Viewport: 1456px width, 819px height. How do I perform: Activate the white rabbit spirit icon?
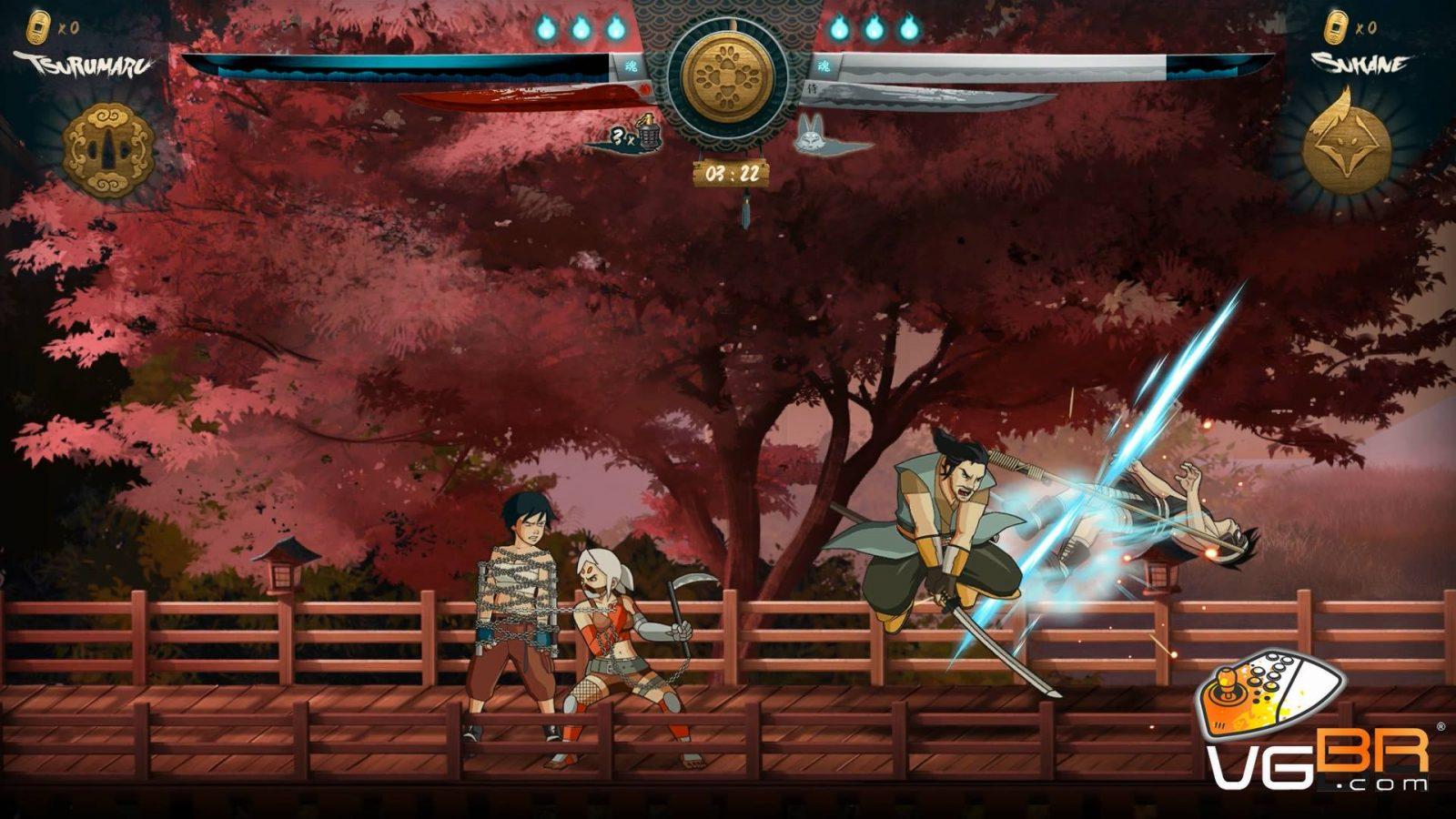coord(812,136)
